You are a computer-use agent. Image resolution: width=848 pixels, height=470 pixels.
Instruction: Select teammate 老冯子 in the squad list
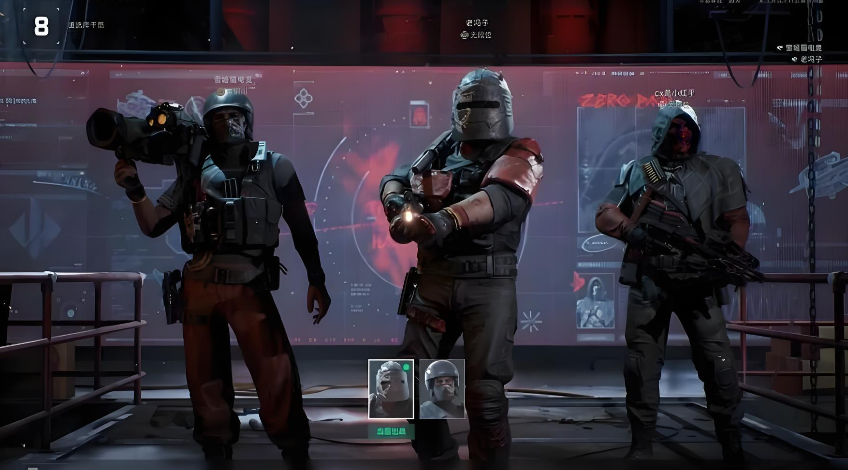[x=809, y=59]
